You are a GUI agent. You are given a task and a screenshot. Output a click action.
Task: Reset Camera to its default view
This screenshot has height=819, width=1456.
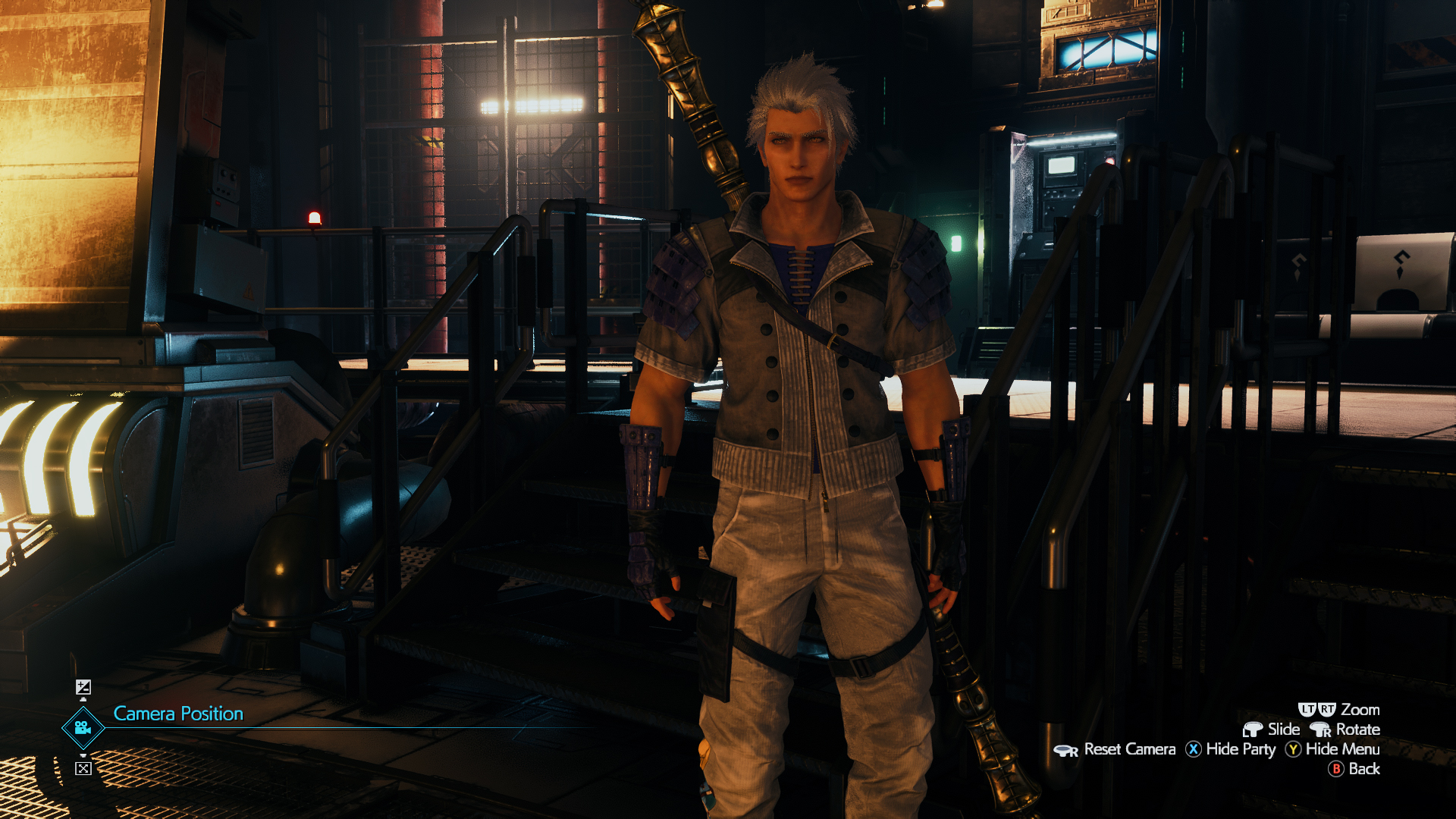click(x=1115, y=749)
